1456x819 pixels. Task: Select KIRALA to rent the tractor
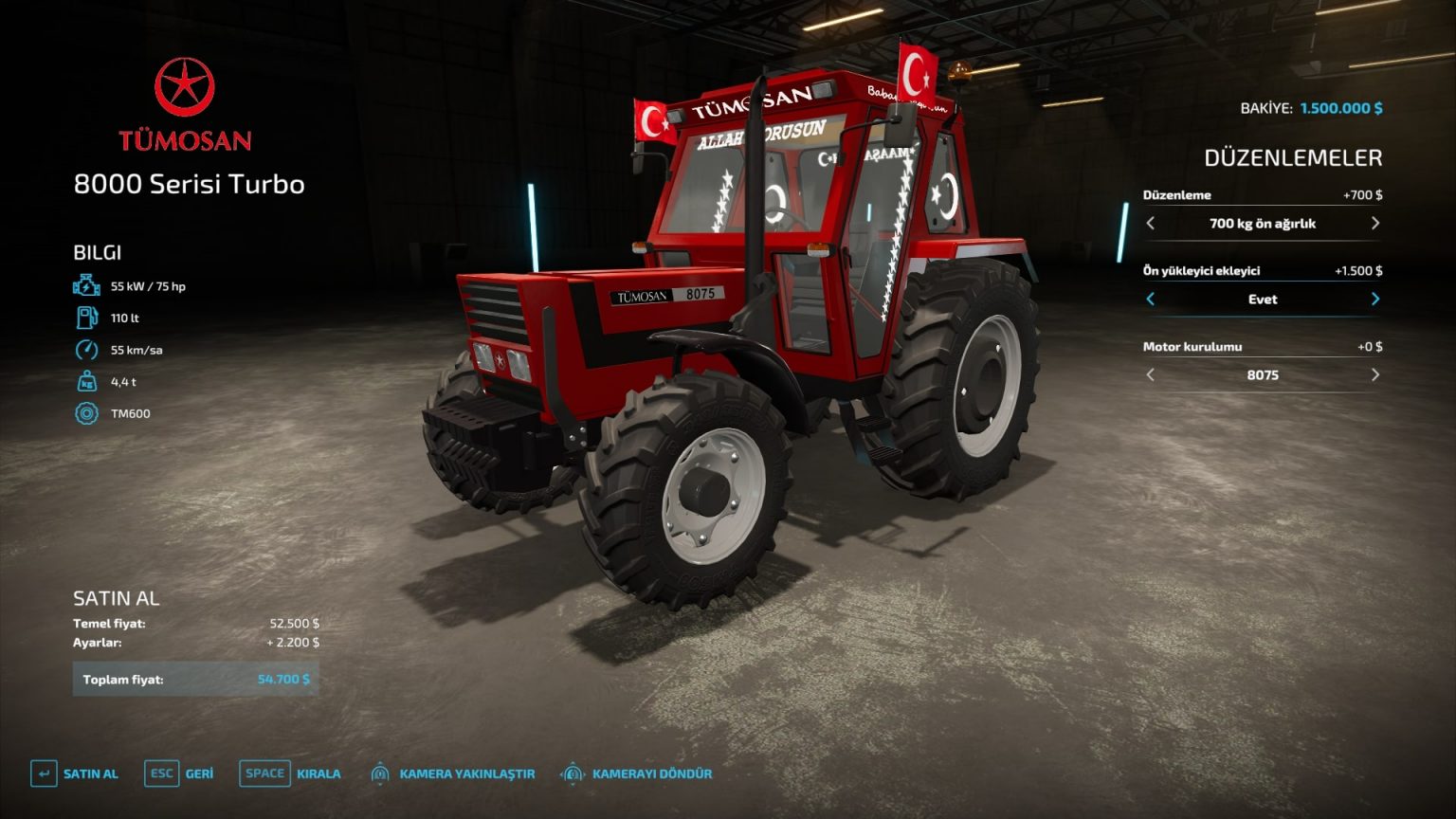(317, 773)
